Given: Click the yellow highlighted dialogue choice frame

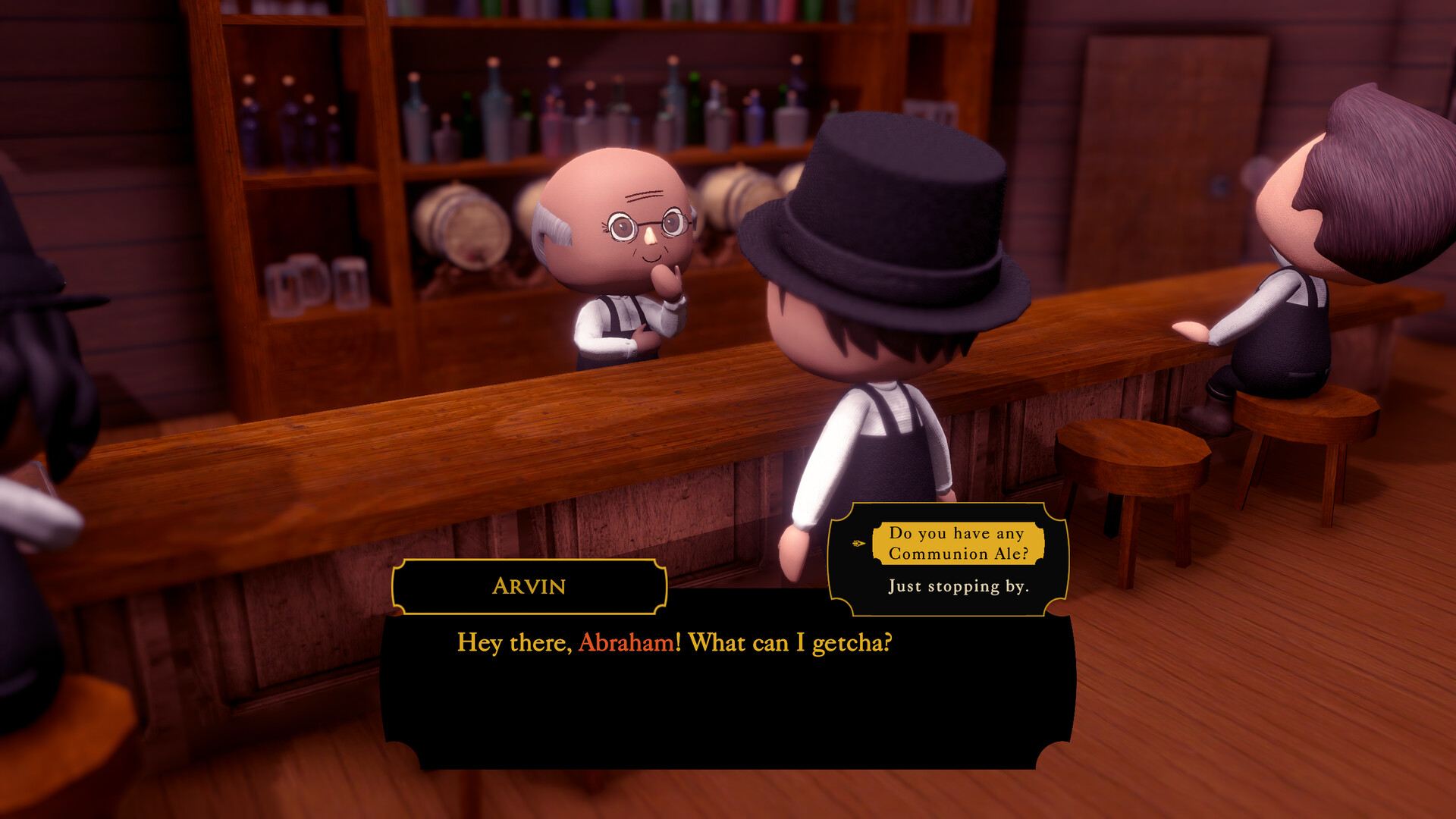Looking at the screenshot, I should point(959,543).
